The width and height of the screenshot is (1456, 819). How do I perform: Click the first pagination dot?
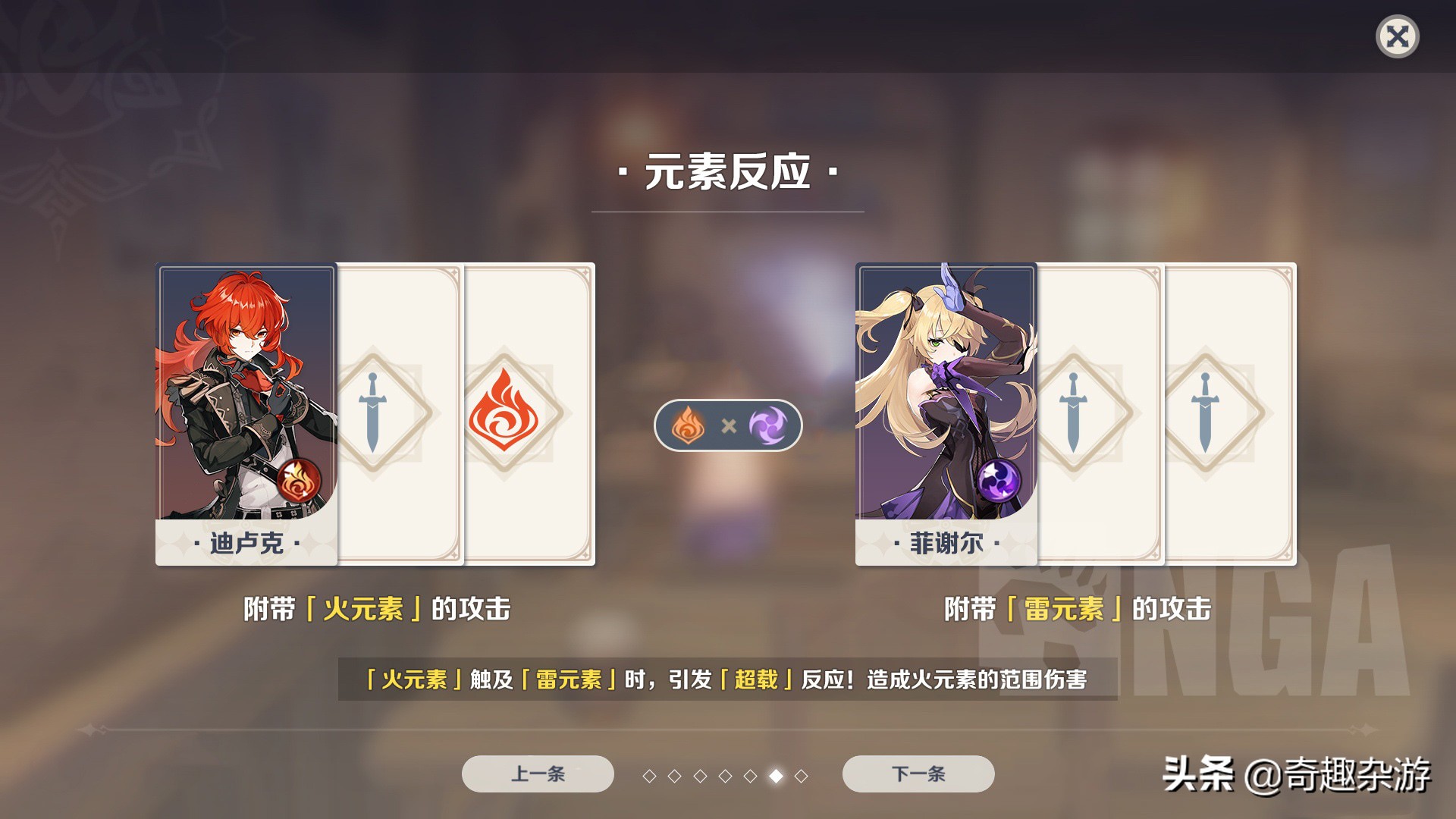click(x=650, y=775)
